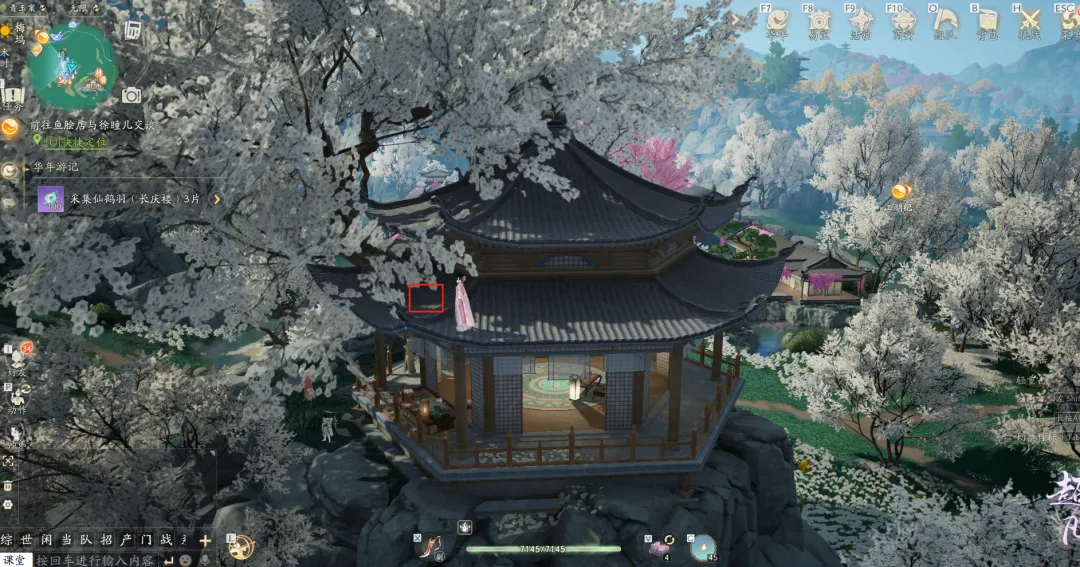
Task: Add a chat tab with plus button
Action: (x=205, y=540)
